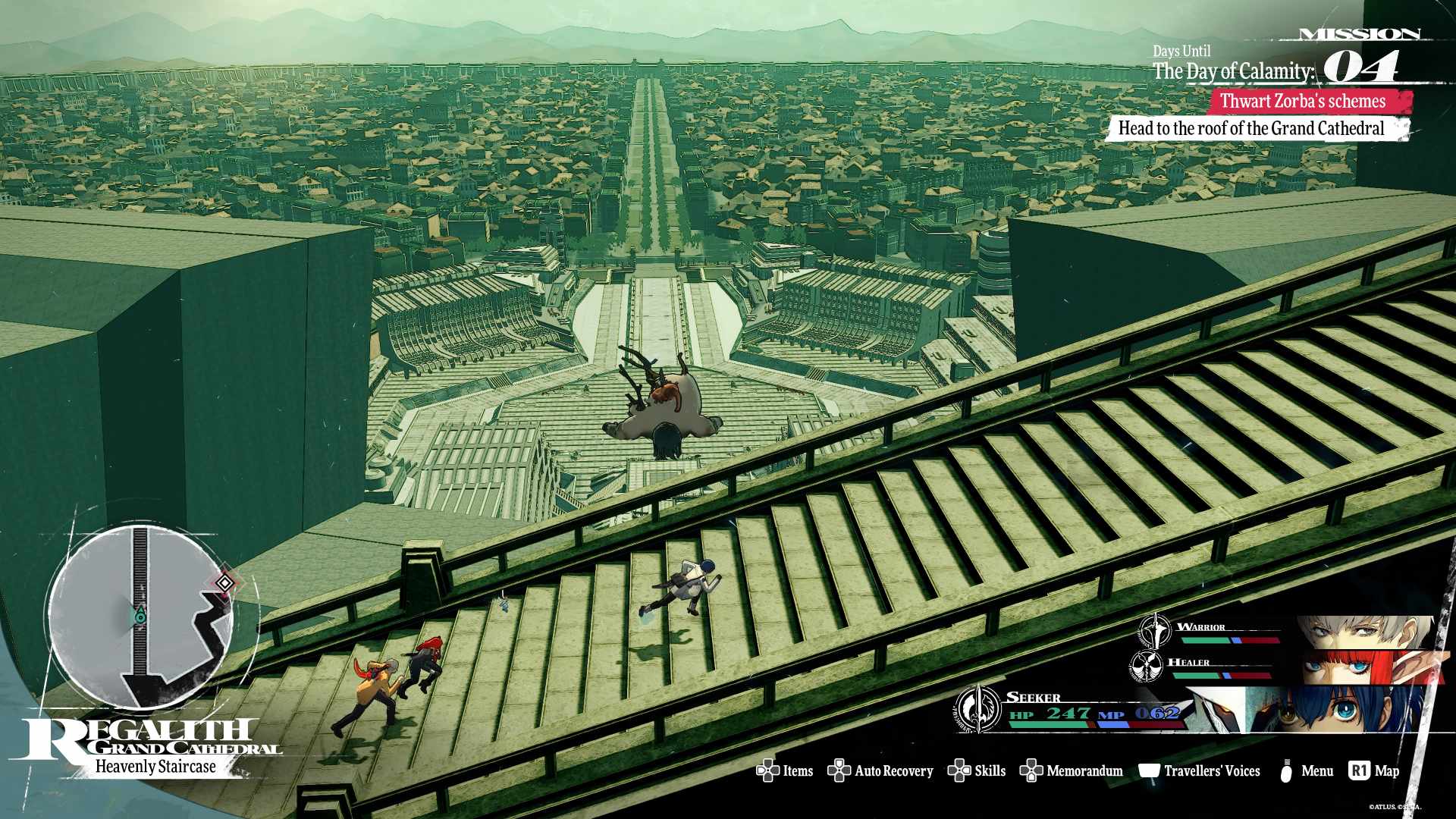Open the Items shortcut
The width and height of the screenshot is (1456, 819).
(785, 771)
